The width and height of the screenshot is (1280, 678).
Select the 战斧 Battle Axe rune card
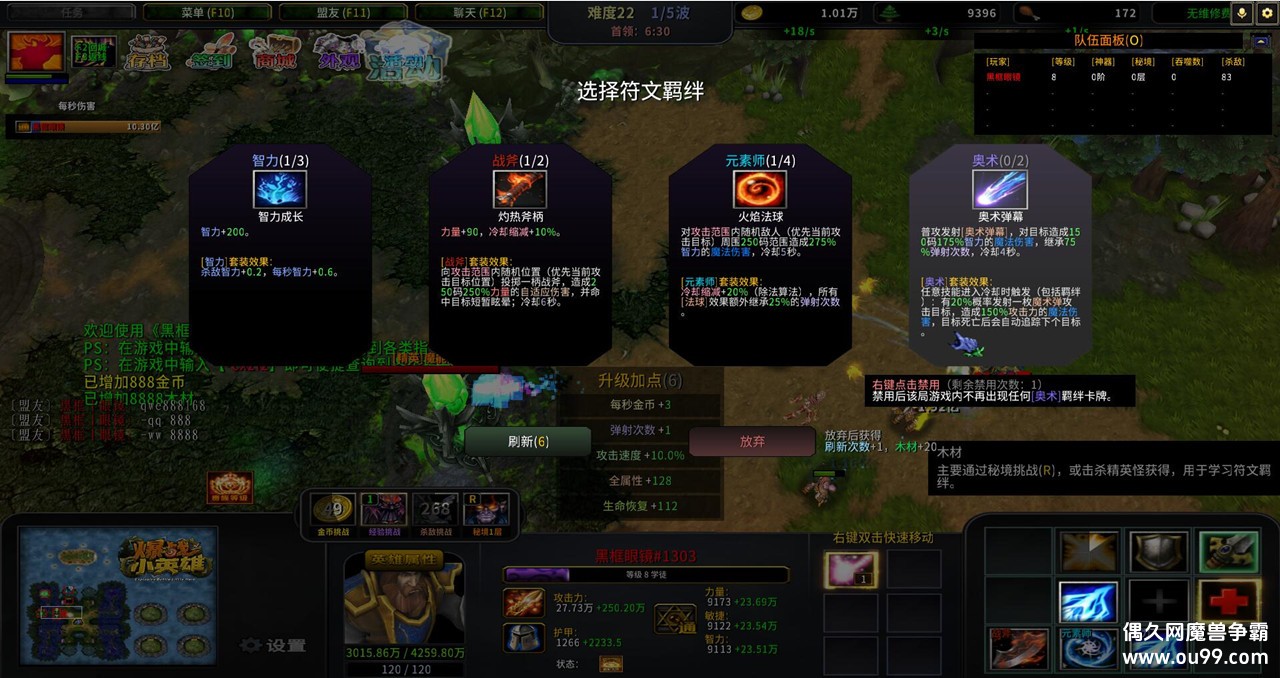pos(520,255)
